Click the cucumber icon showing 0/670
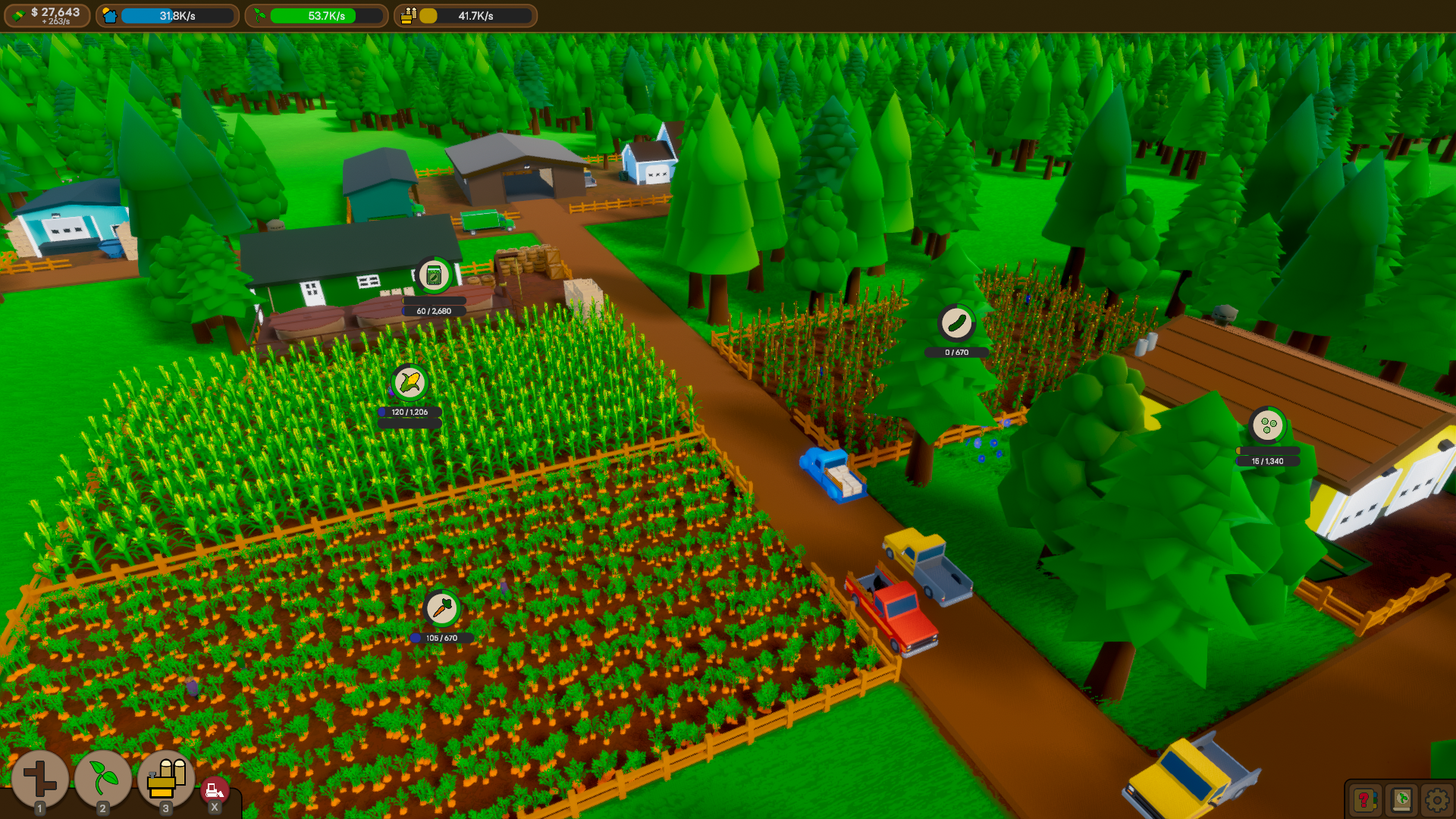Image resolution: width=1456 pixels, height=819 pixels. click(957, 321)
